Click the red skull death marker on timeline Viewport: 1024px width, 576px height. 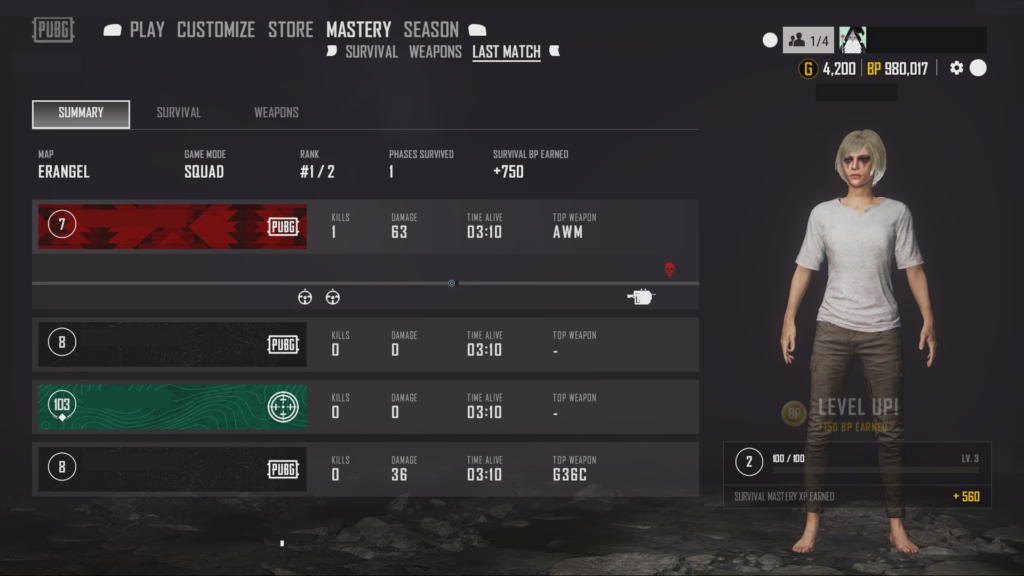point(669,269)
